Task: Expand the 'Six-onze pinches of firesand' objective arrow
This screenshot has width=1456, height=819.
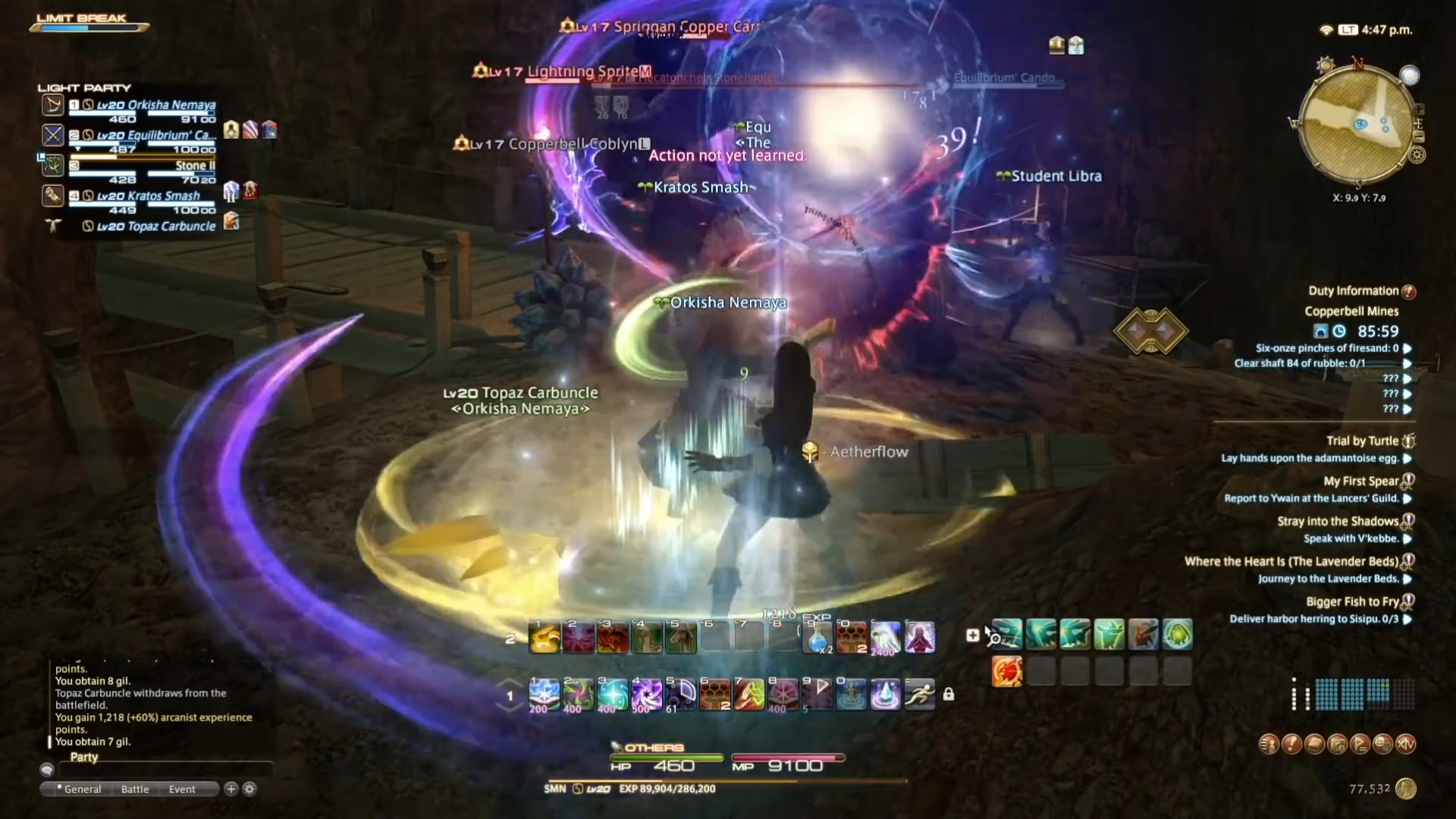Action: coord(1409,348)
